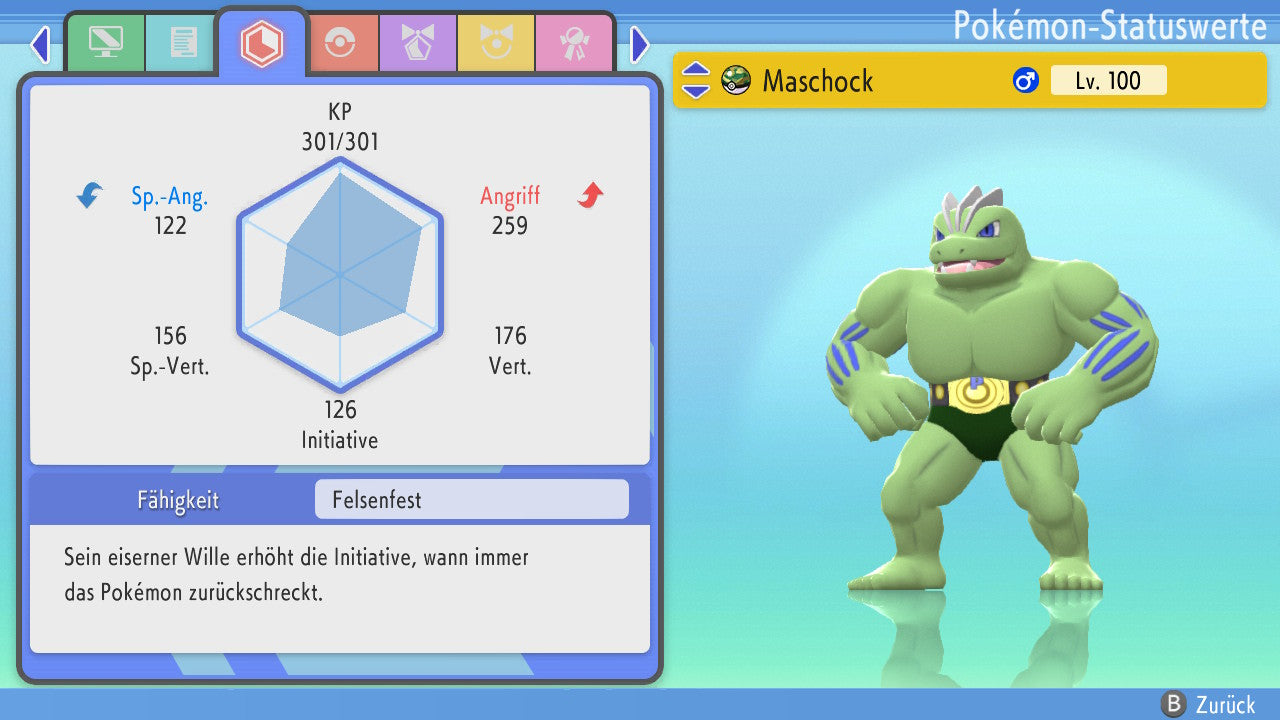Select the hexagon stats tab
The height and width of the screenshot is (720, 1280).
point(262,43)
